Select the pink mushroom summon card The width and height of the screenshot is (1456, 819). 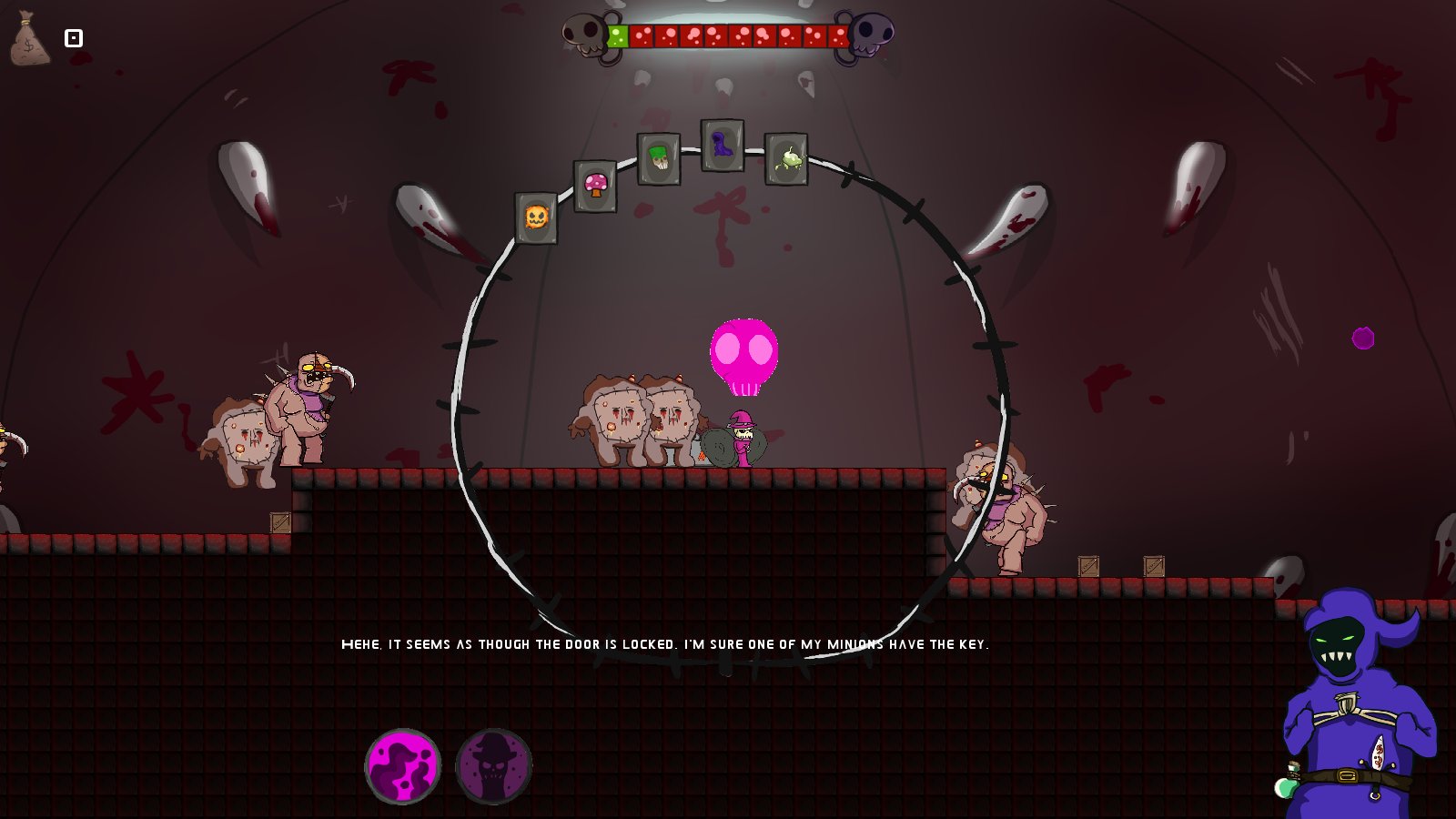tap(595, 185)
